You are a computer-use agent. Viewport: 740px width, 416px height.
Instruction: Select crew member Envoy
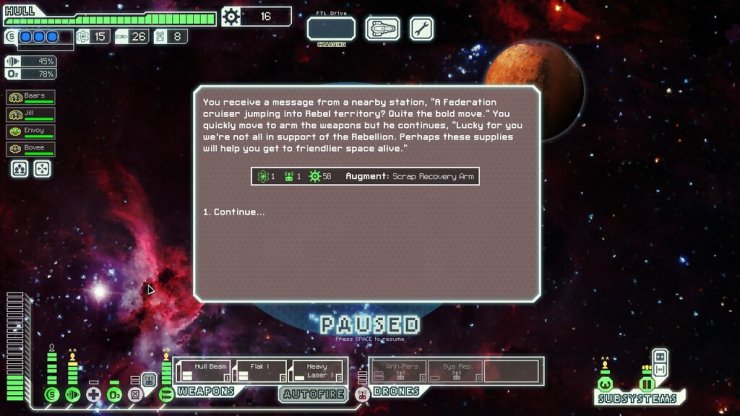(x=31, y=132)
